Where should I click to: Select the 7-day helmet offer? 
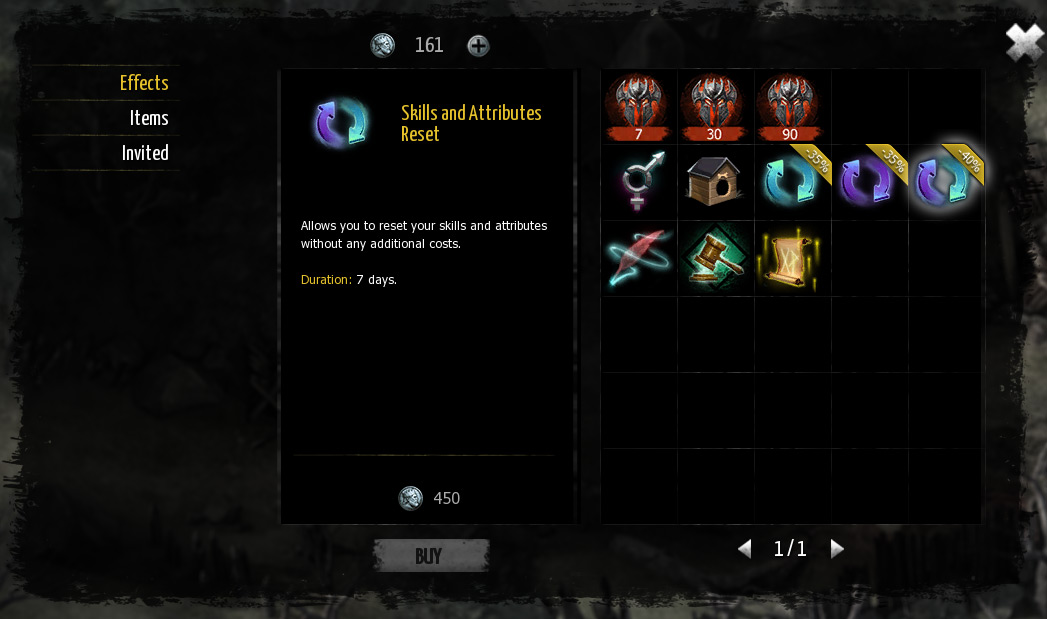tap(638, 106)
